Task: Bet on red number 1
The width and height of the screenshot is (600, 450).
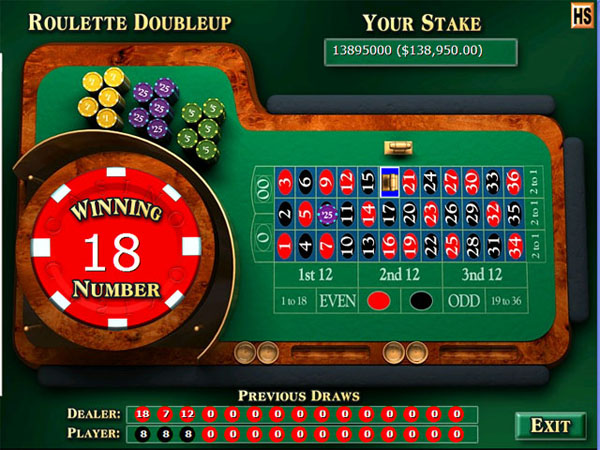Action: (x=285, y=243)
